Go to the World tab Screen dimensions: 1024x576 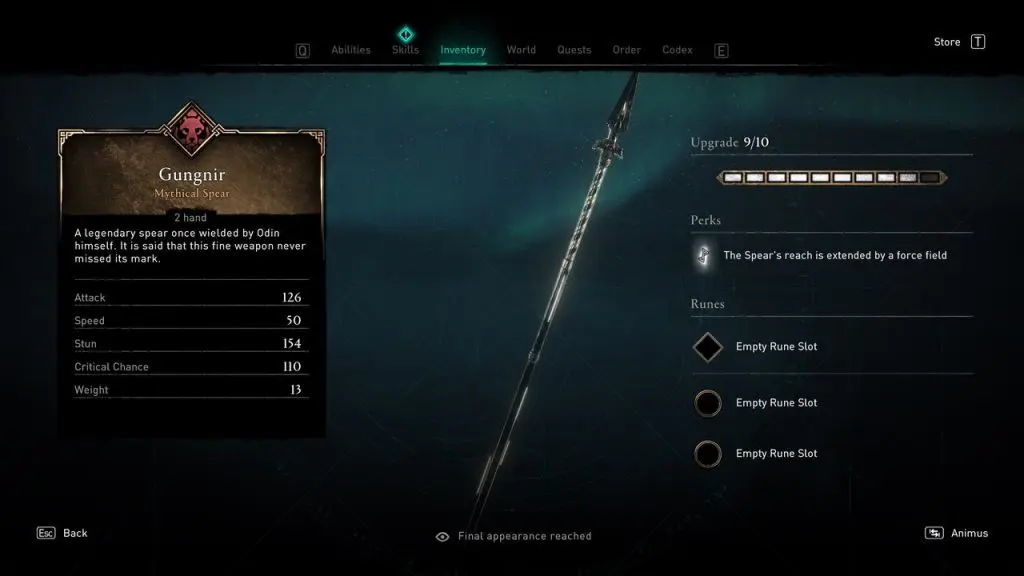click(x=521, y=50)
